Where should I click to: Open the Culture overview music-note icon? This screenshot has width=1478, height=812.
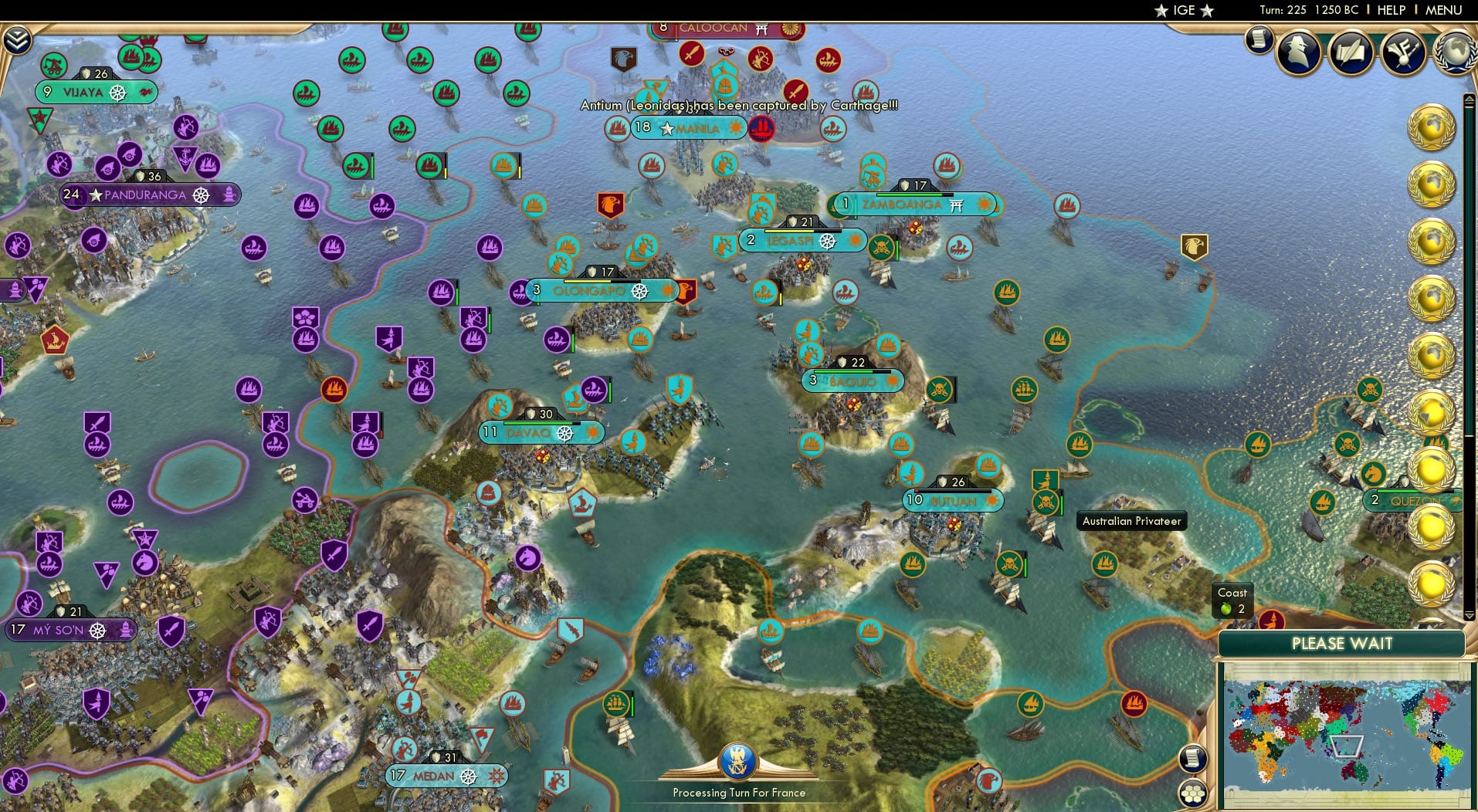1403,52
